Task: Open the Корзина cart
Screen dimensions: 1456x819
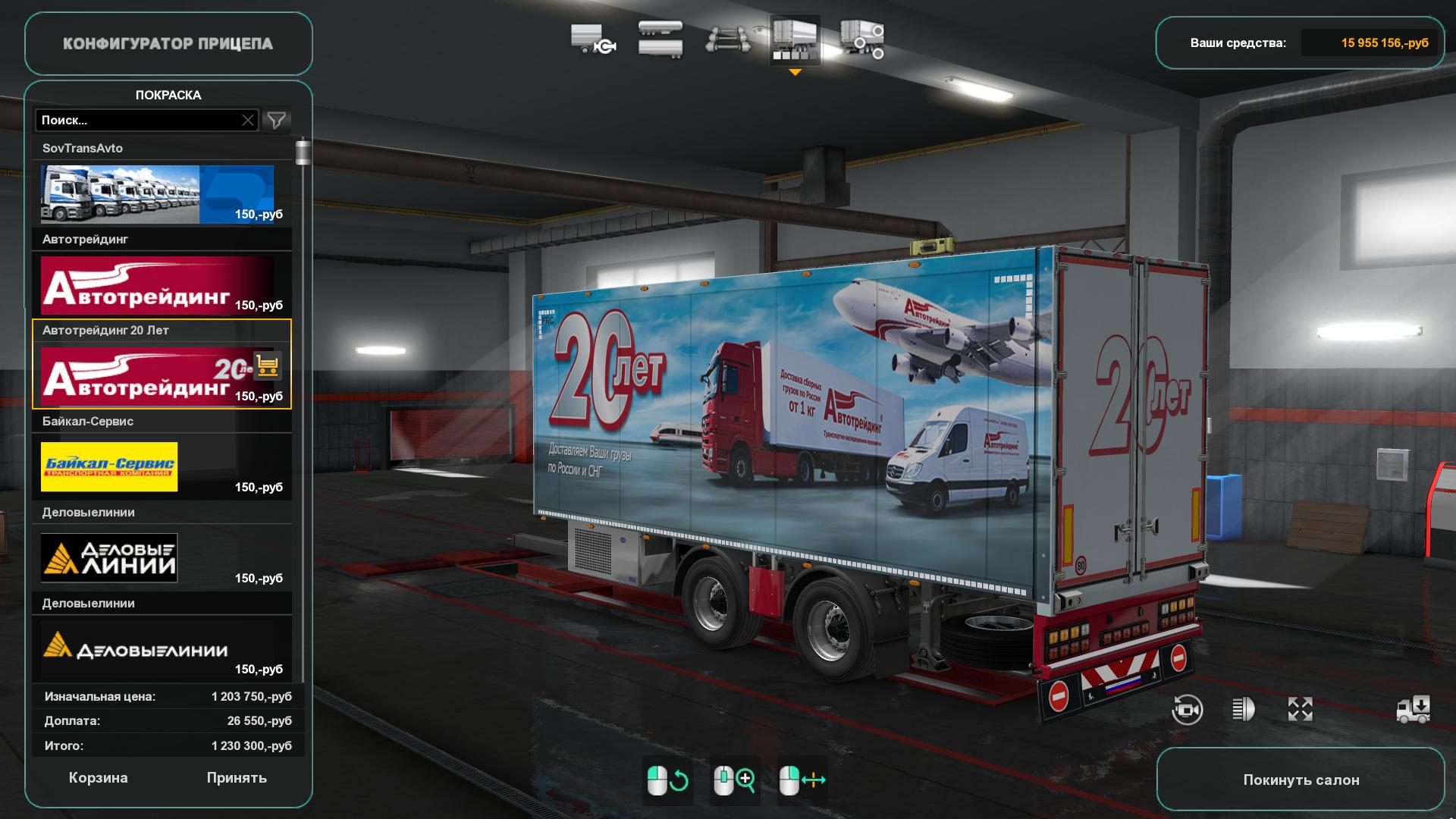Action: point(98,778)
